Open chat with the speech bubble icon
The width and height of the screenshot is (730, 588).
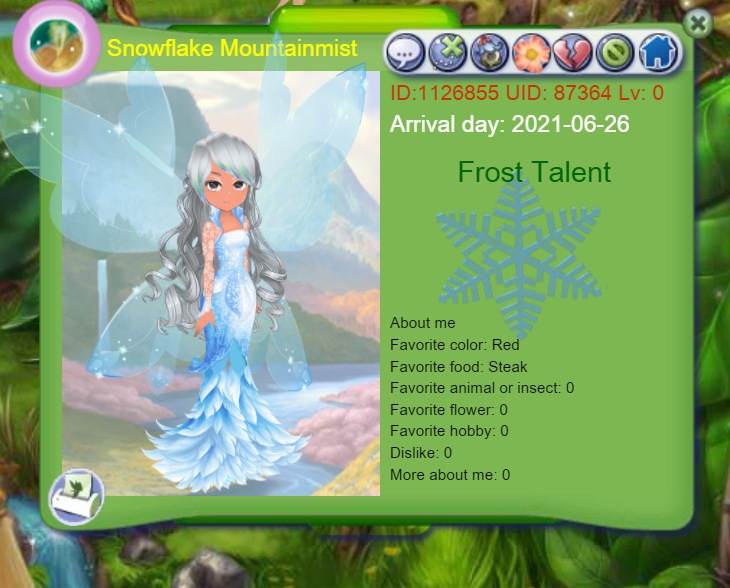406,53
